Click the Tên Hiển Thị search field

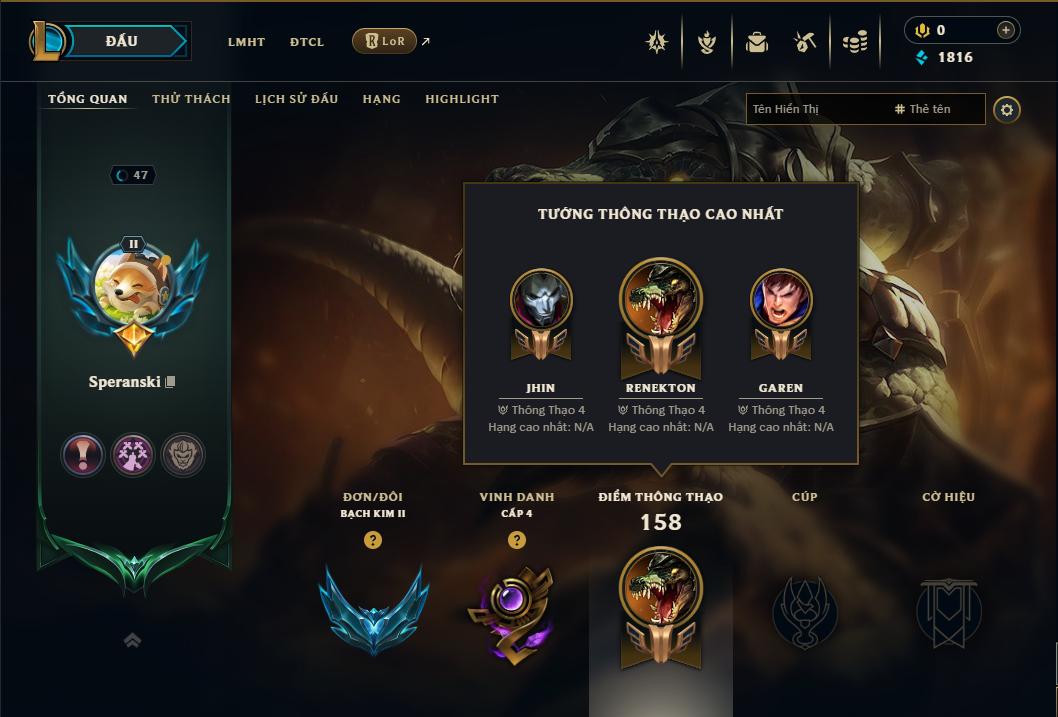(815, 109)
